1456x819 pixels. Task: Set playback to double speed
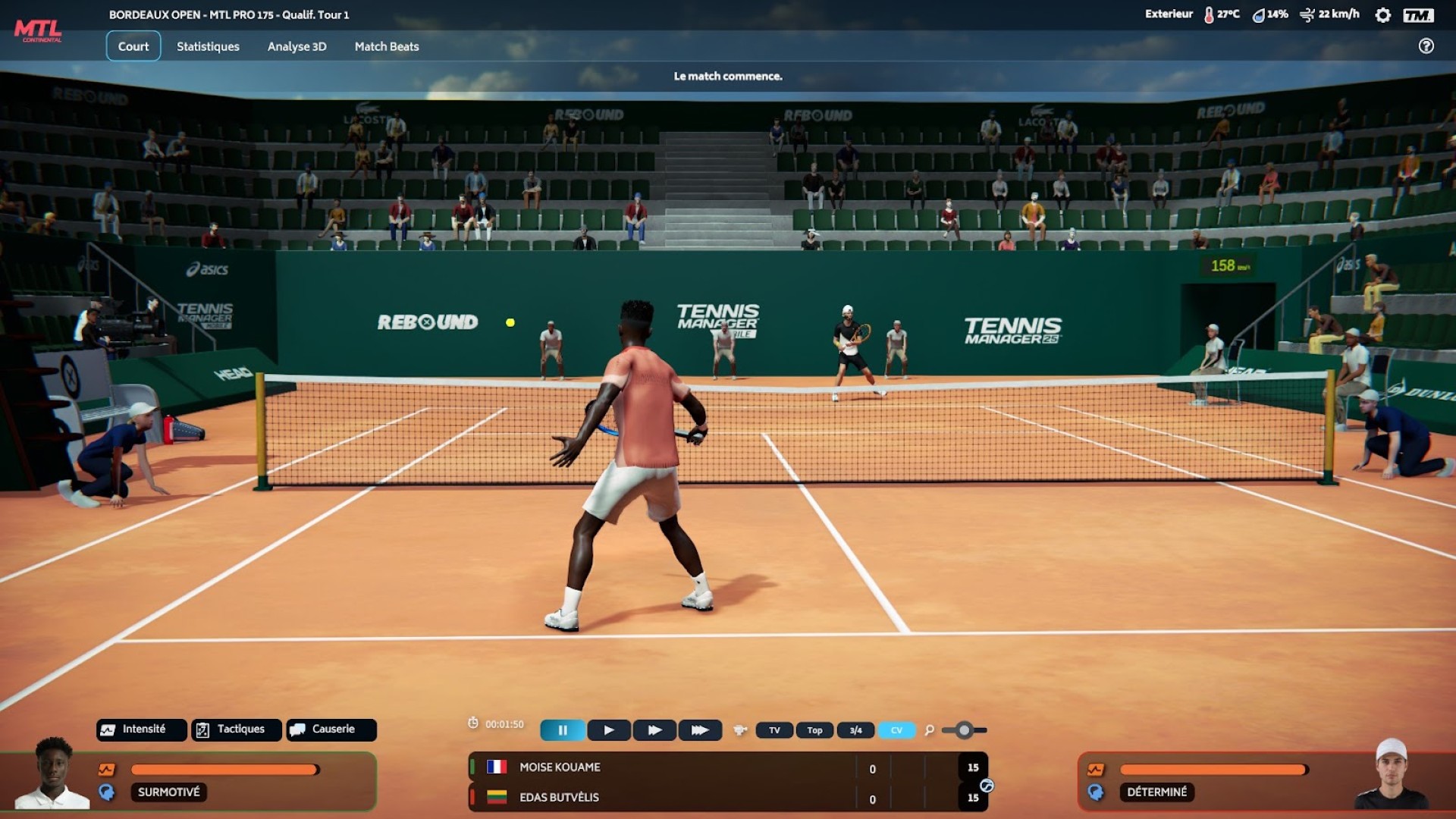coord(654,730)
